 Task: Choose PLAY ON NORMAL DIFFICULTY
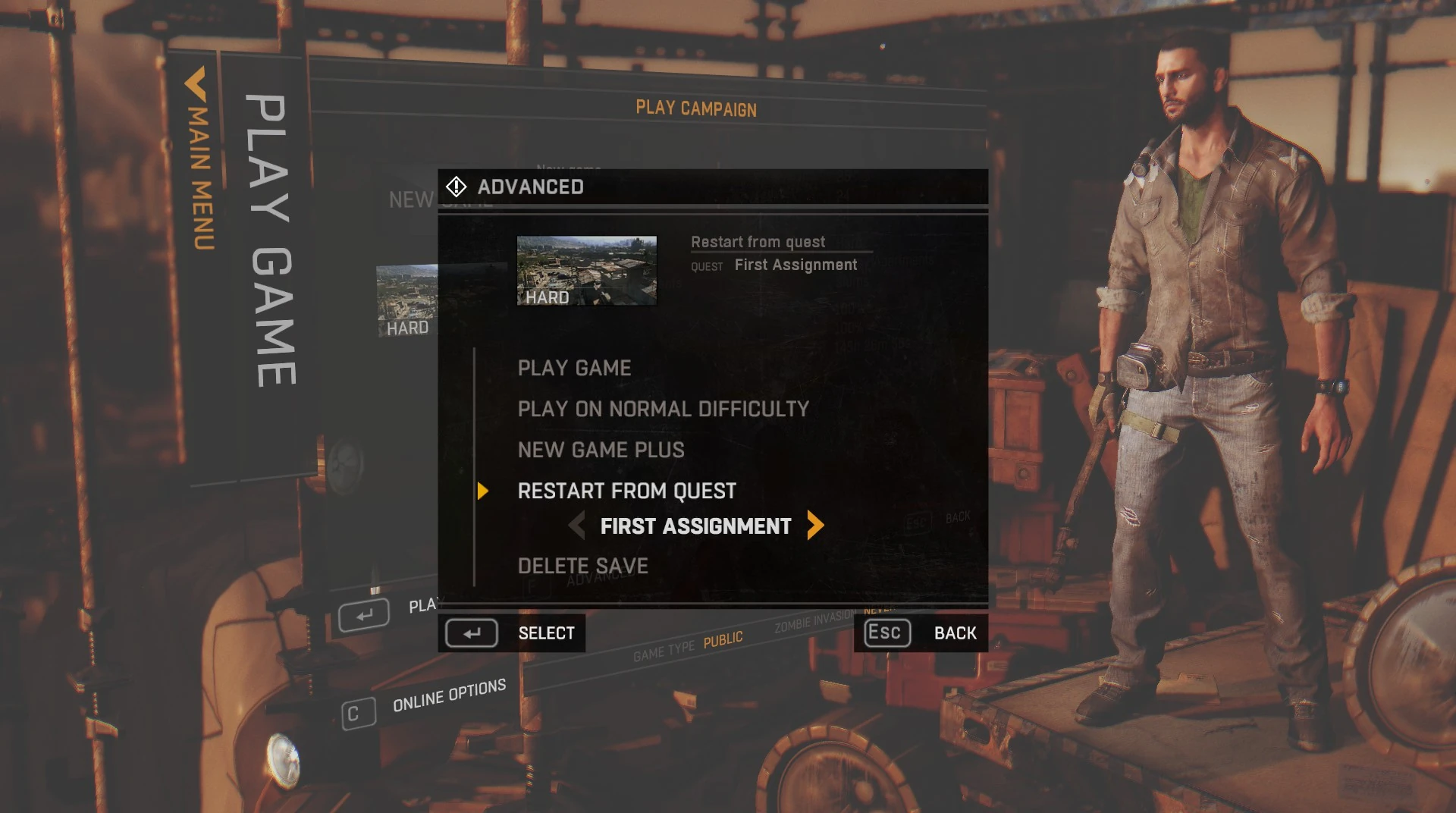click(x=663, y=409)
